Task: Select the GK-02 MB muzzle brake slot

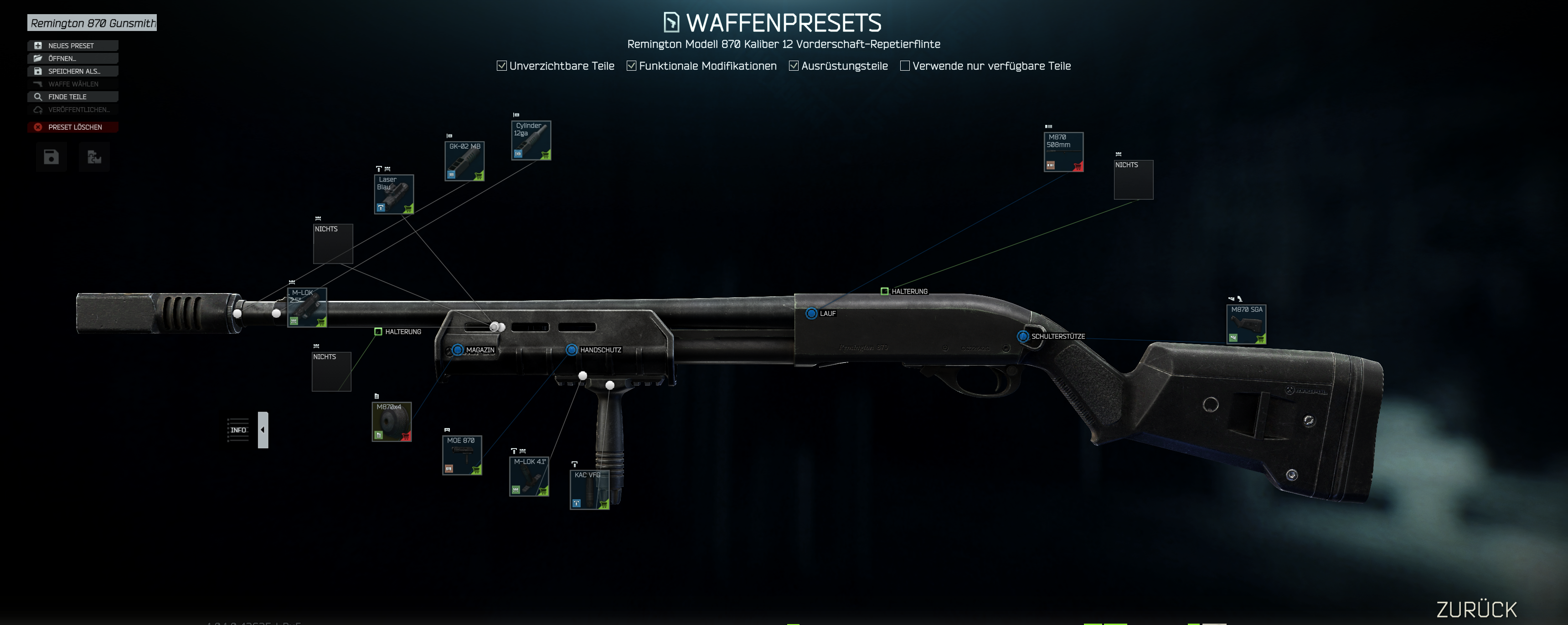Action: 464,161
